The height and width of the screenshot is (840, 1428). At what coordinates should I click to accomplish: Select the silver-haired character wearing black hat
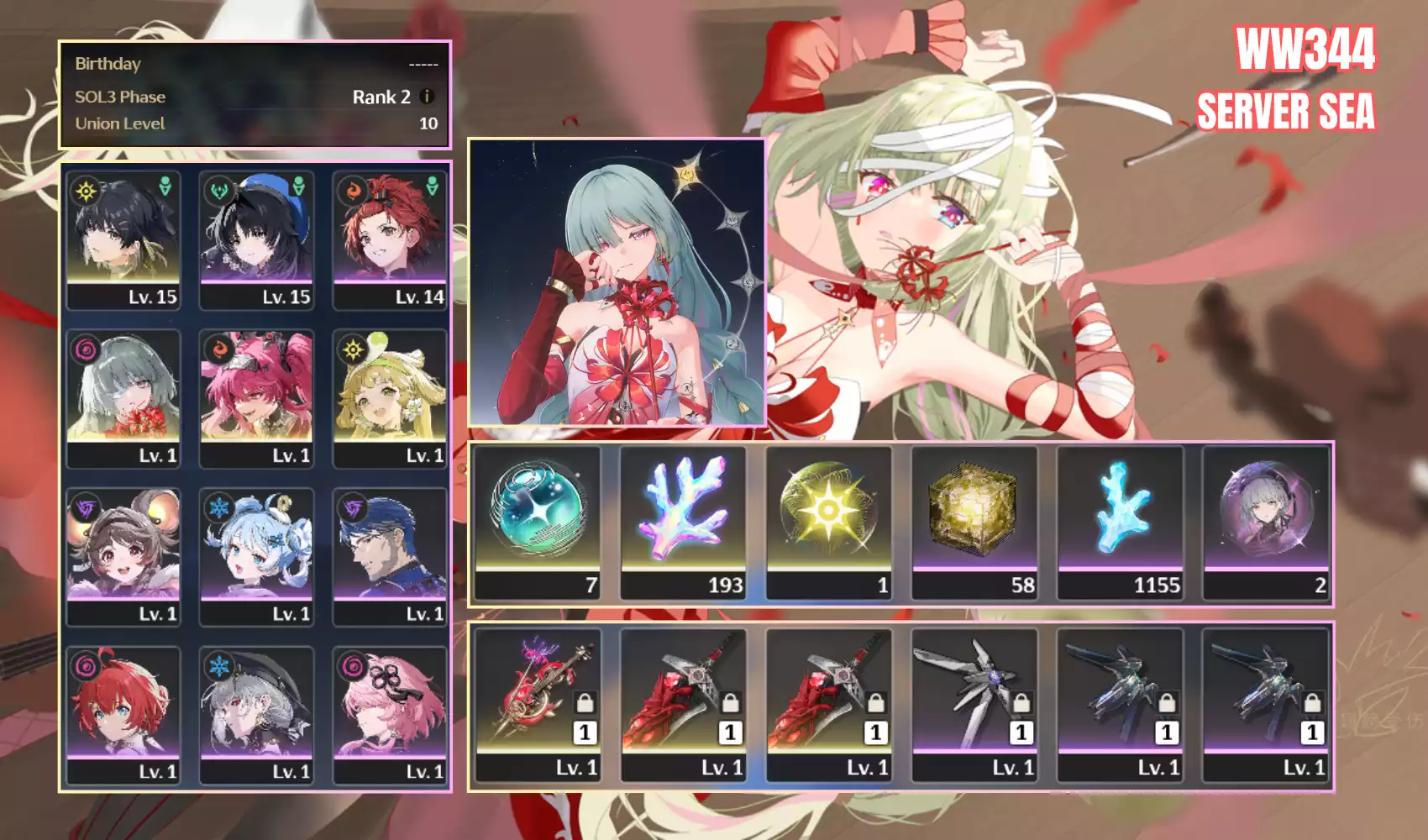point(256,715)
